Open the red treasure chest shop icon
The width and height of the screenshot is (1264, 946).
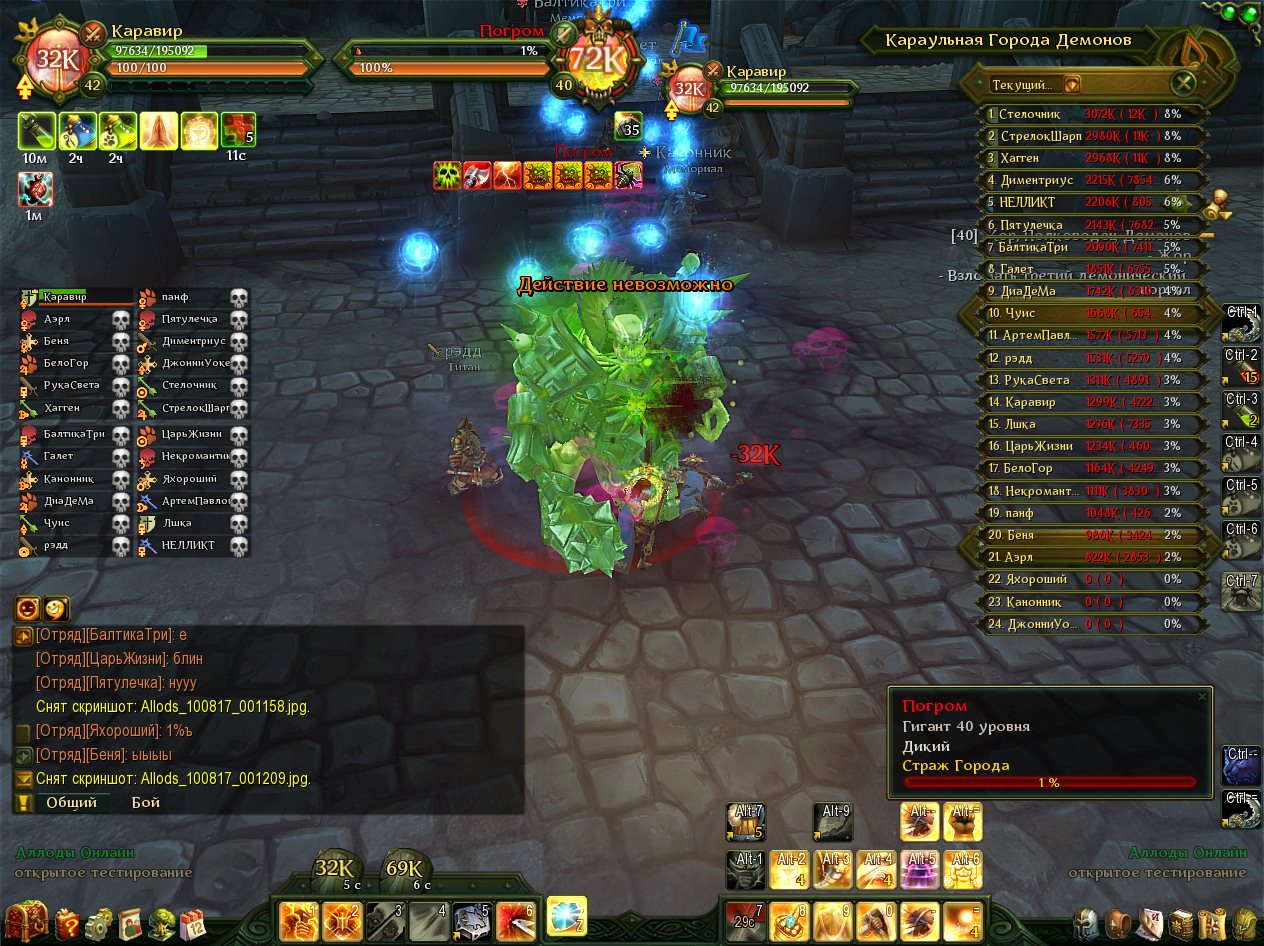click(24, 921)
